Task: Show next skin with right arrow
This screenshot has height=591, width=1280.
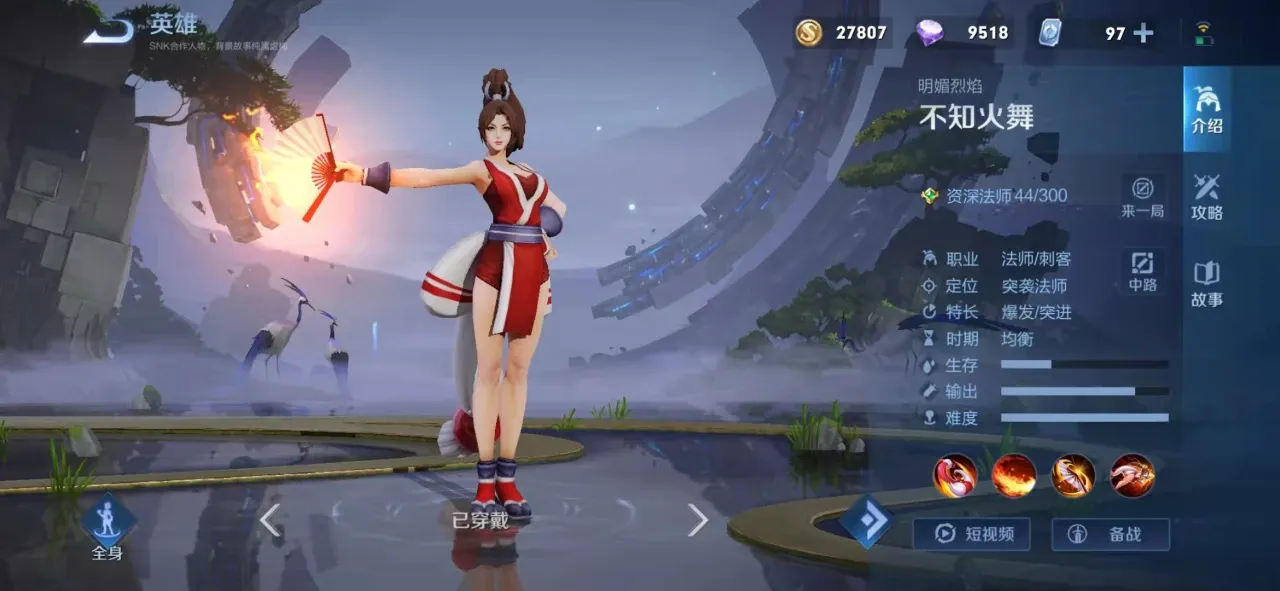Action: (x=698, y=520)
